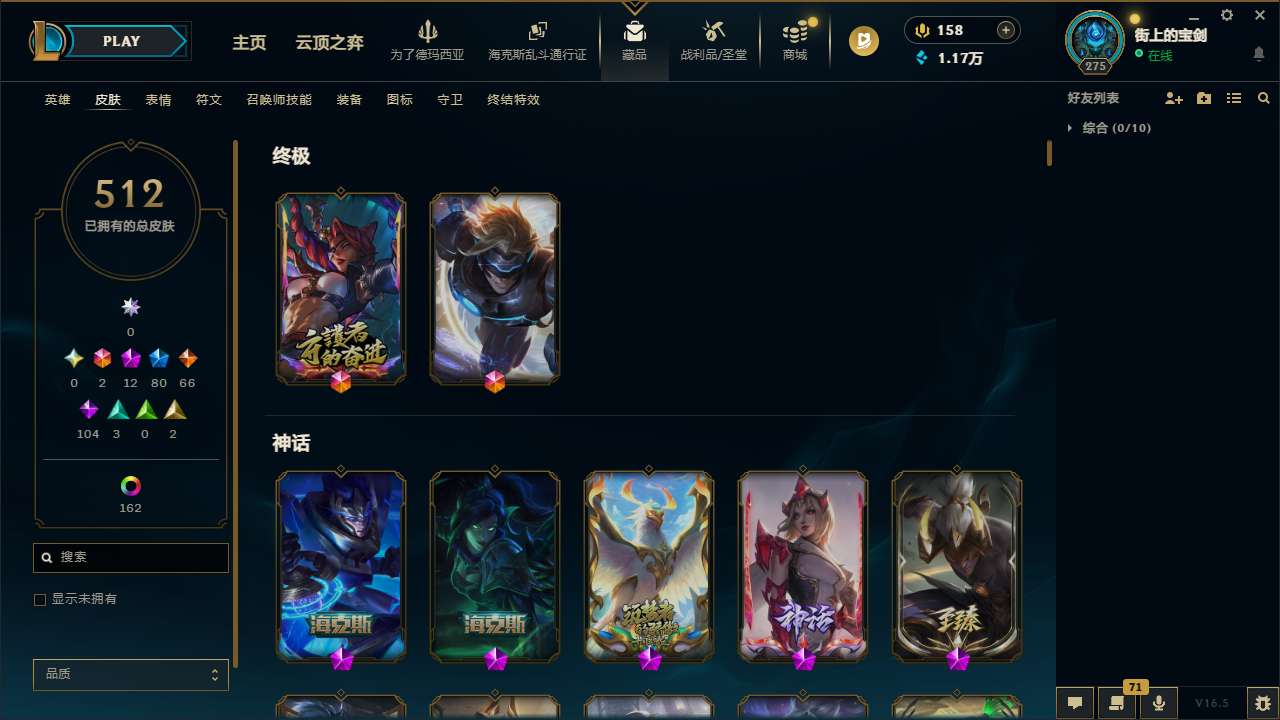Image resolution: width=1280 pixels, height=720 pixels.
Task: Open the chat conversations icon in bottom bar
Action: coord(1074,703)
